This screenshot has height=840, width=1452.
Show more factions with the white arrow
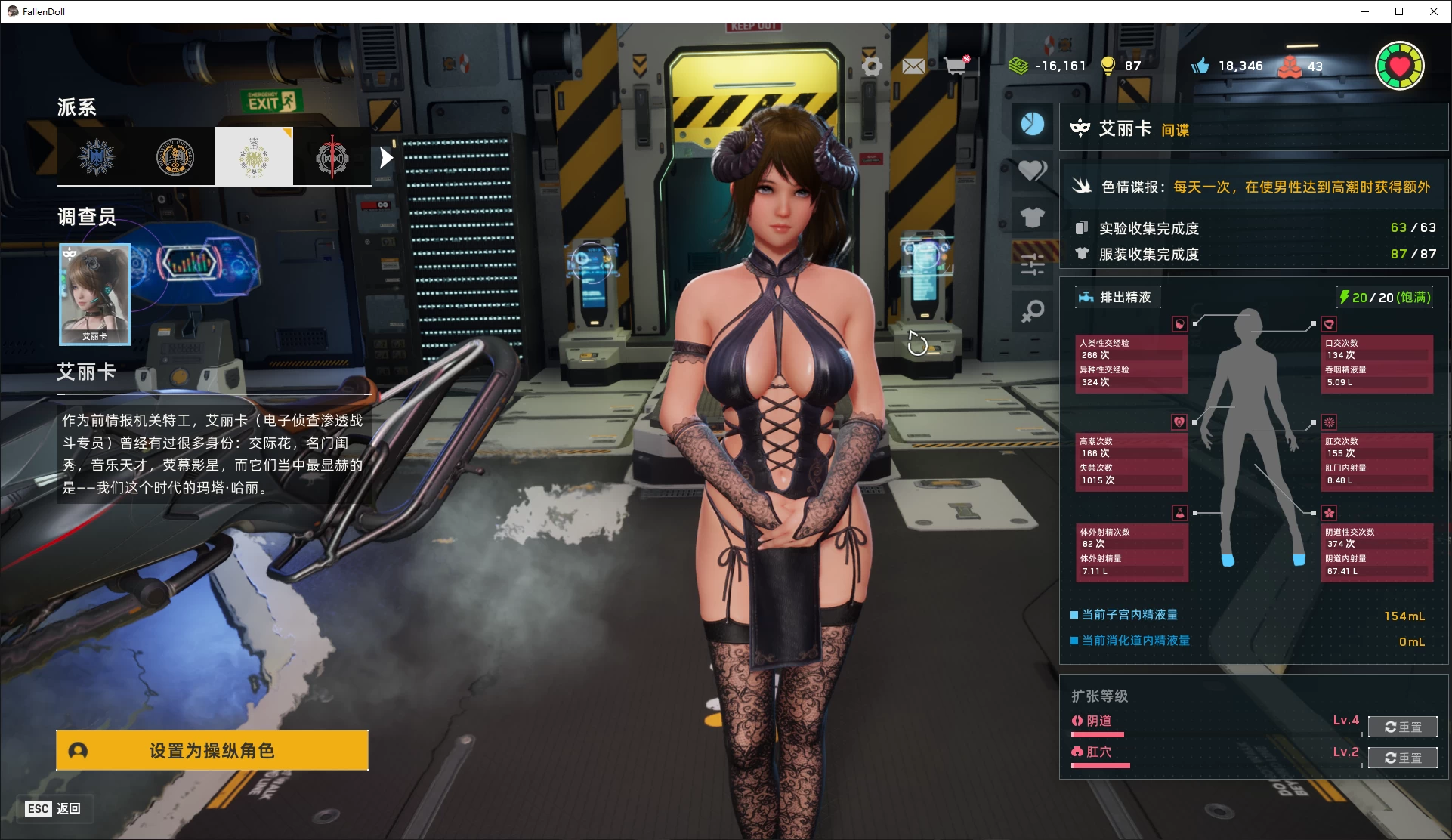point(386,158)
